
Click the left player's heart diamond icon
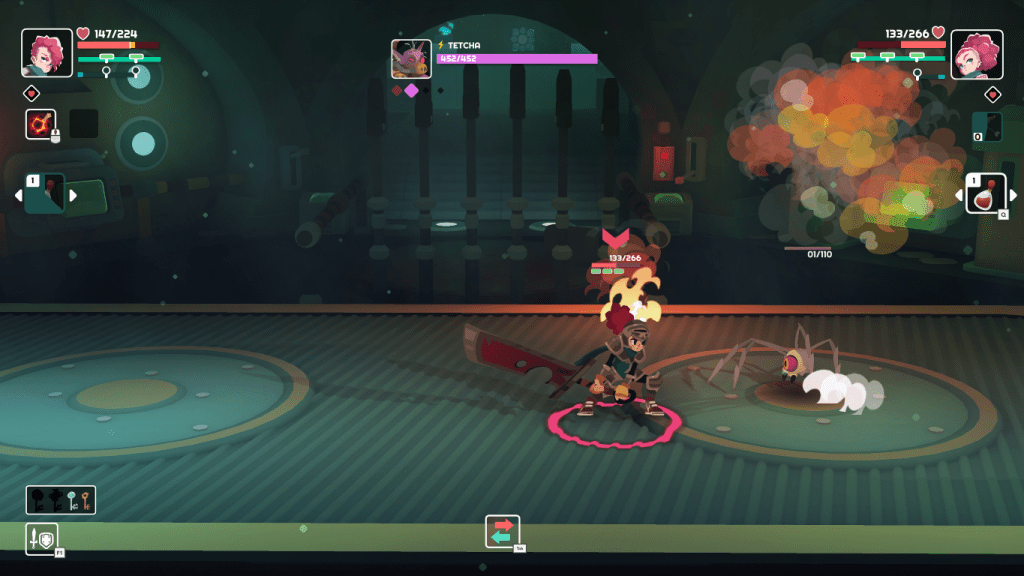point(31,94)
